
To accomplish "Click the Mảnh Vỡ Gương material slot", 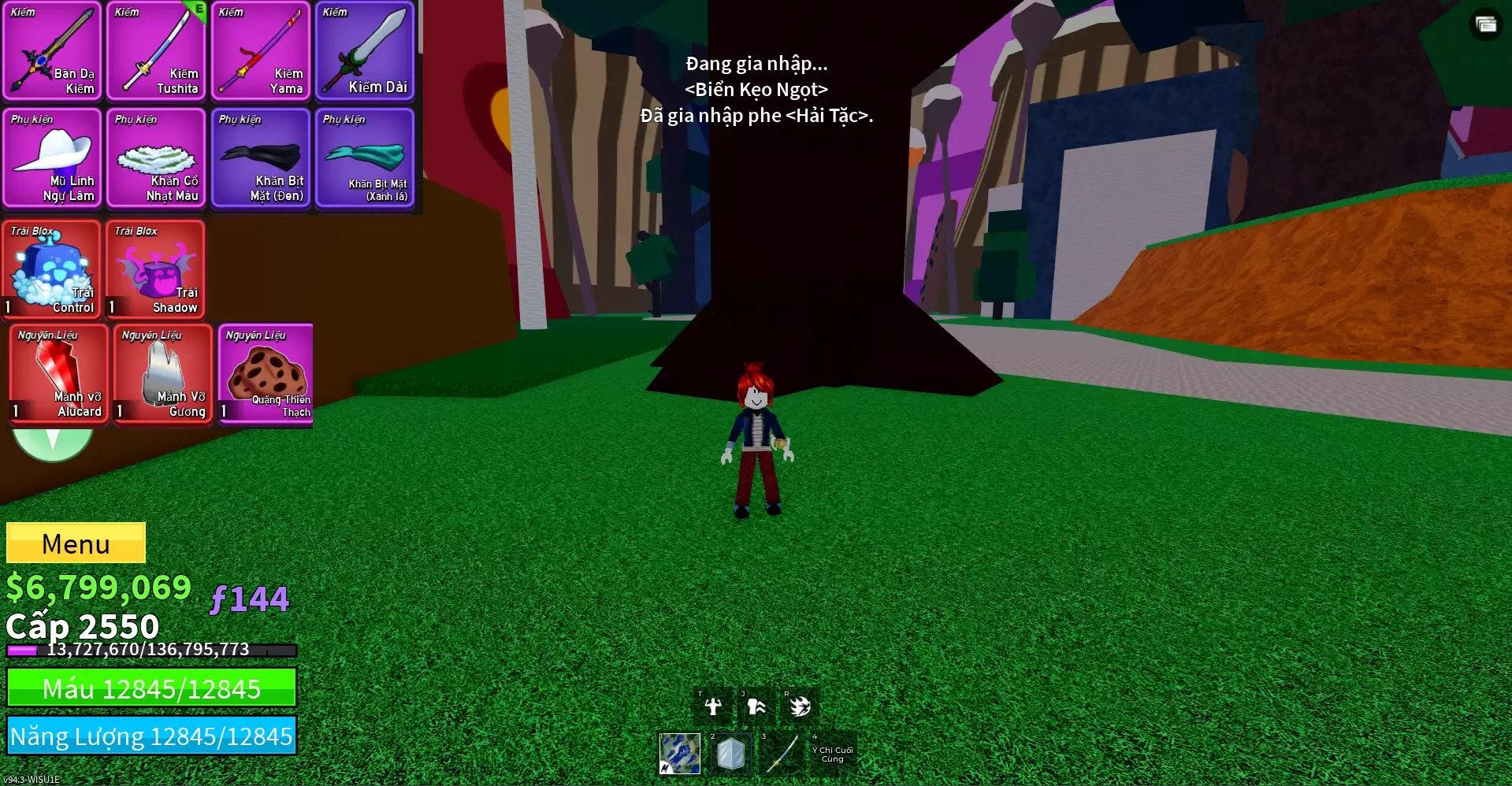I will [163, 374].
